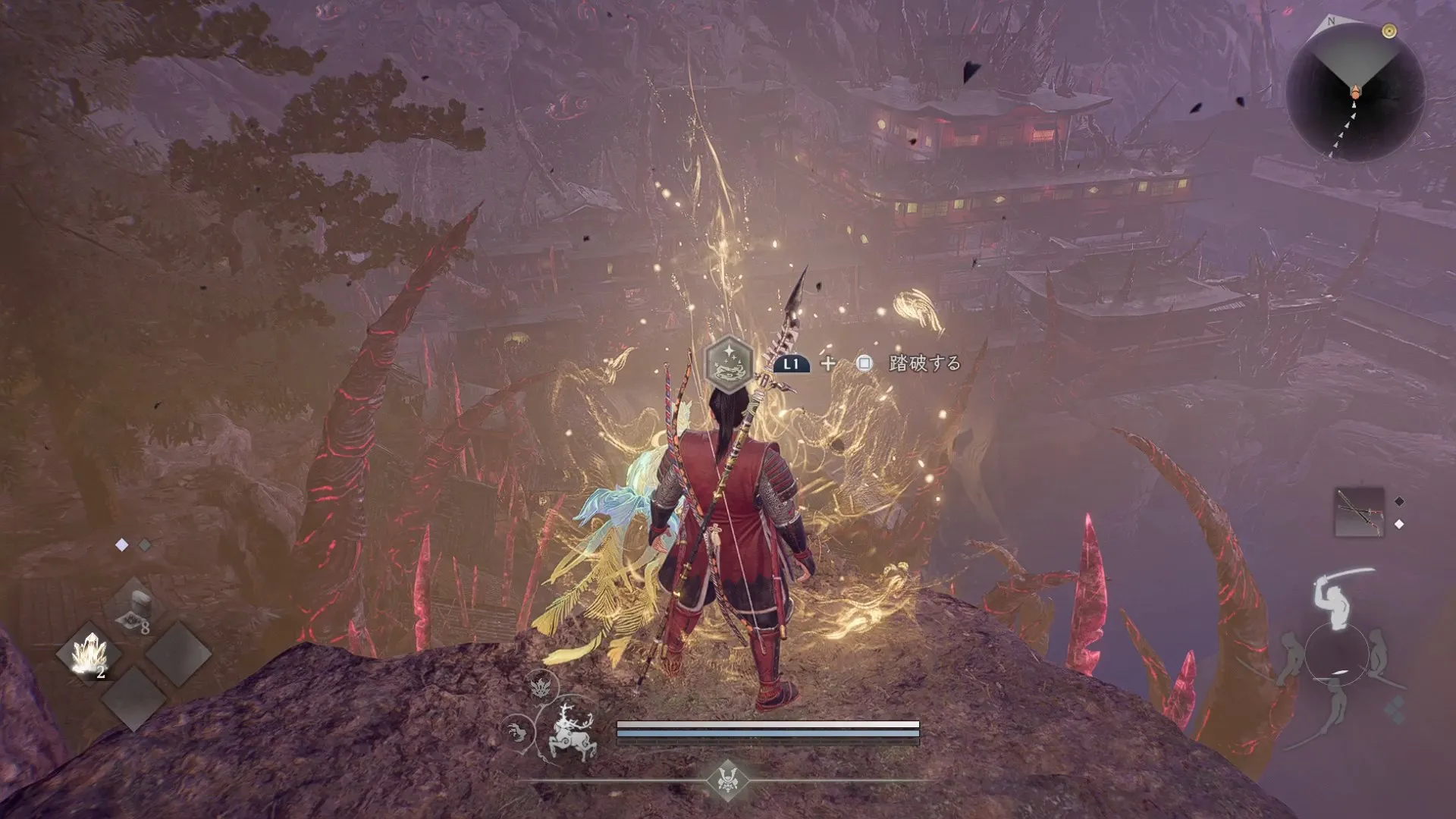Click the flame crest circle icon
The image size is (1456, 819).
pos(541,686)
